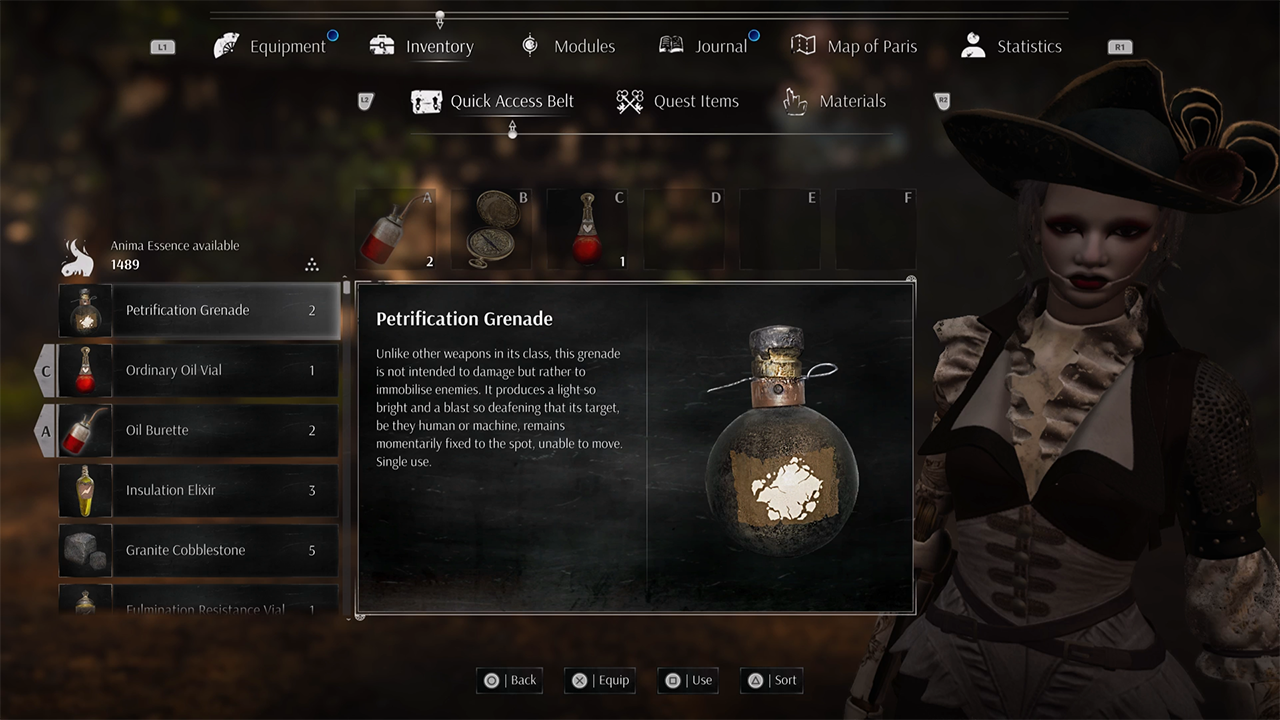Click belt slot A with Oil Burette
This screenshot has height=720, width=1280.
coord(396,229)
